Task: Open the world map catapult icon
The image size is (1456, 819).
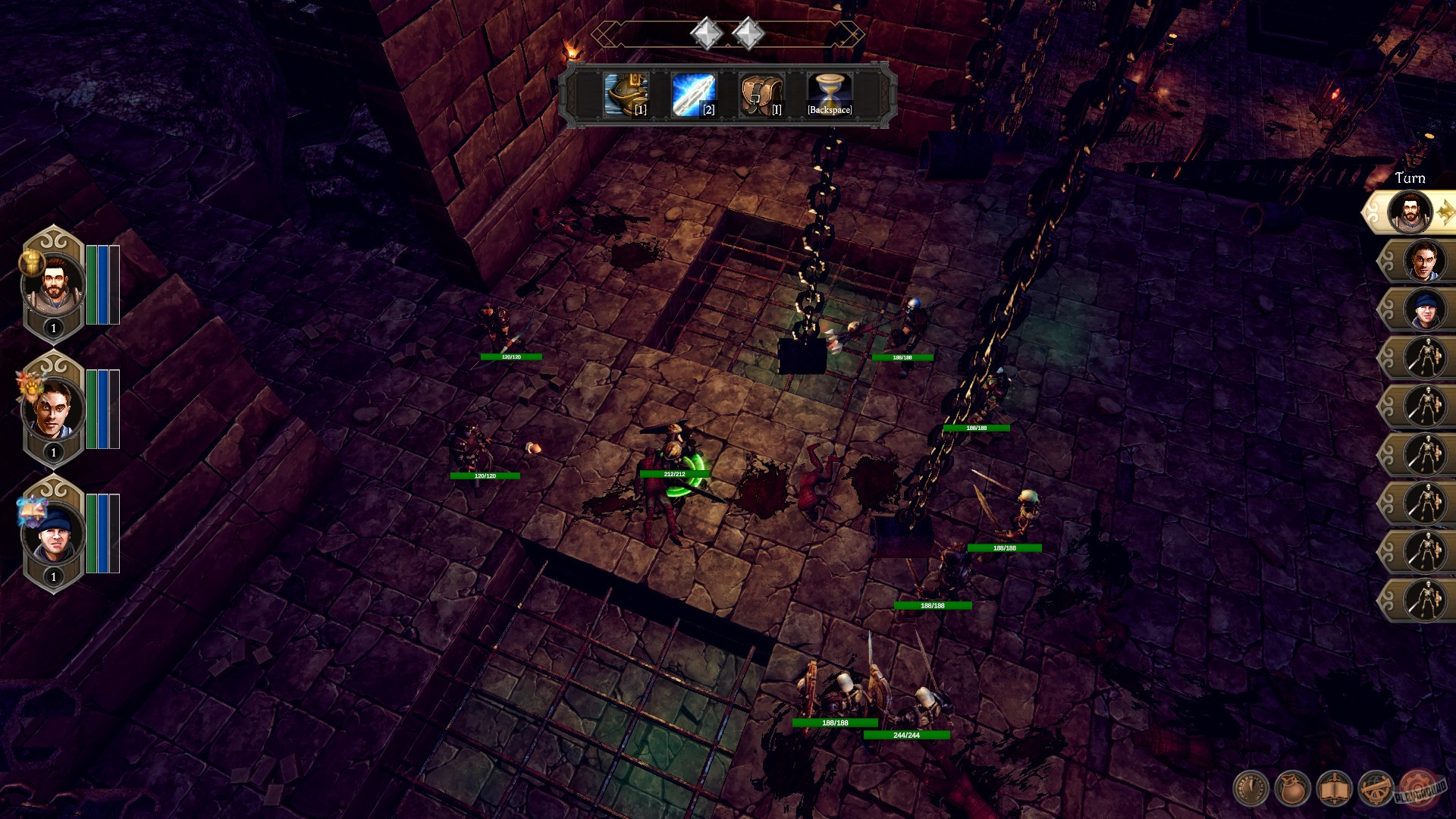Action: pyautogui.click(x=1374, y=787)
